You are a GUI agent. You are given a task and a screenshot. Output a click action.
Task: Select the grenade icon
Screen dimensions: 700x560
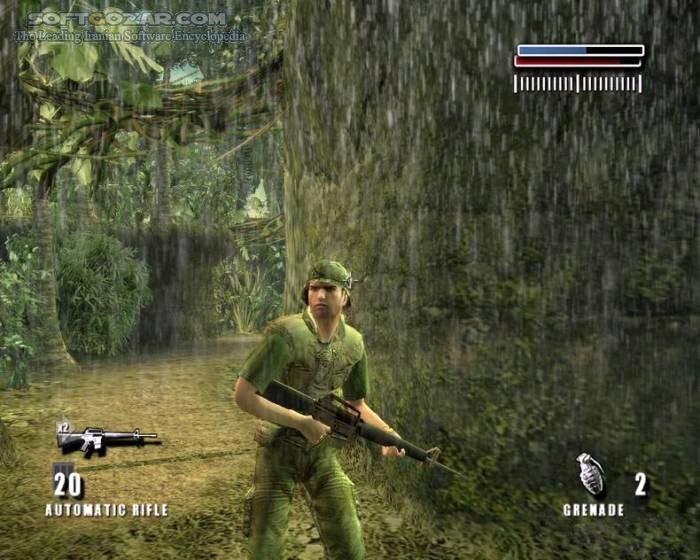click(591, 475)
